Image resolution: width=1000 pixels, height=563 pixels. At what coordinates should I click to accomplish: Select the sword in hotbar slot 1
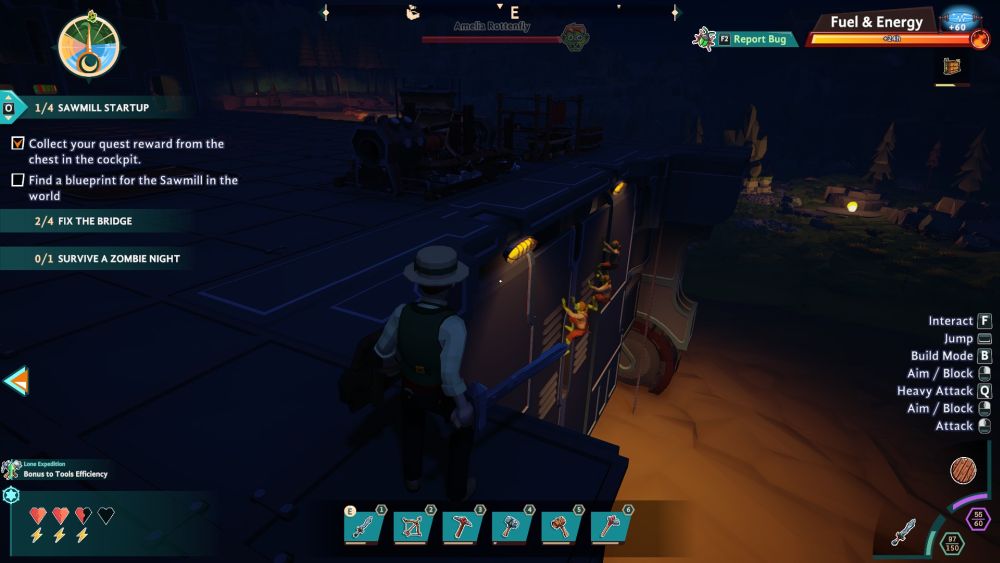(364, 526)
